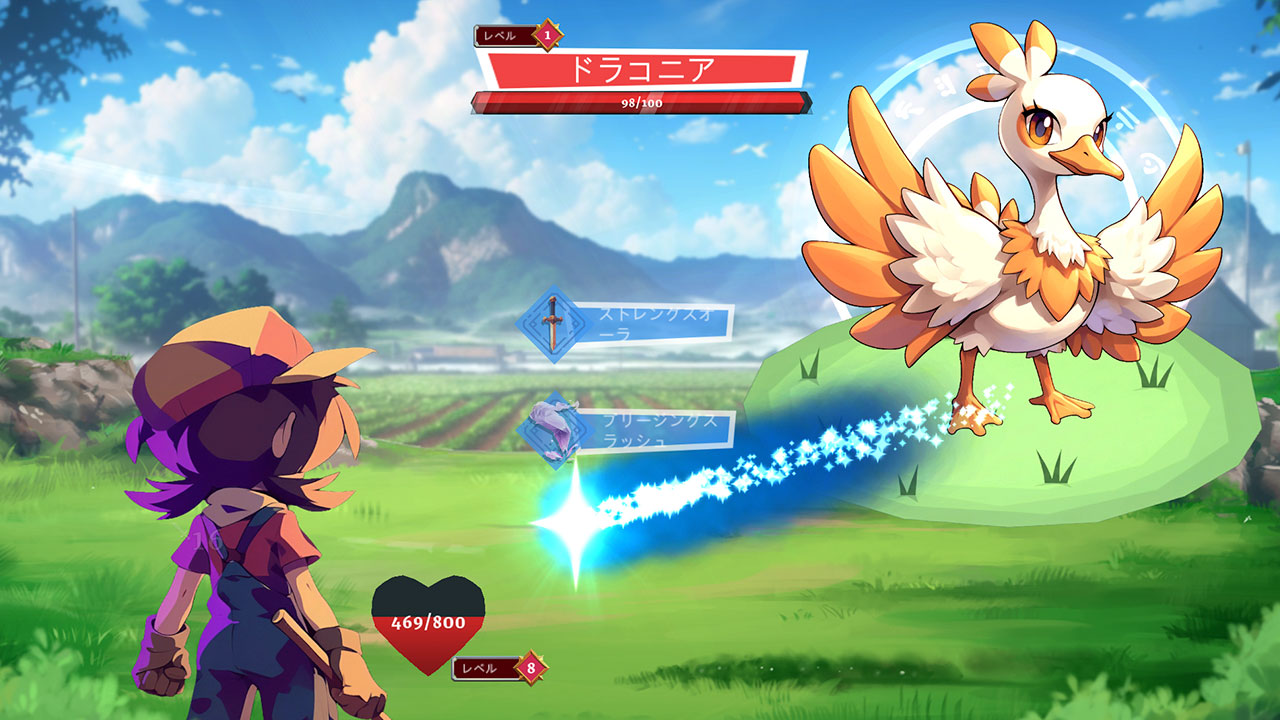Click the enemy 98/100 health bar
The width and height of the screenshot is (1280, 720).
pyautogui.click(x=640, y=102)
